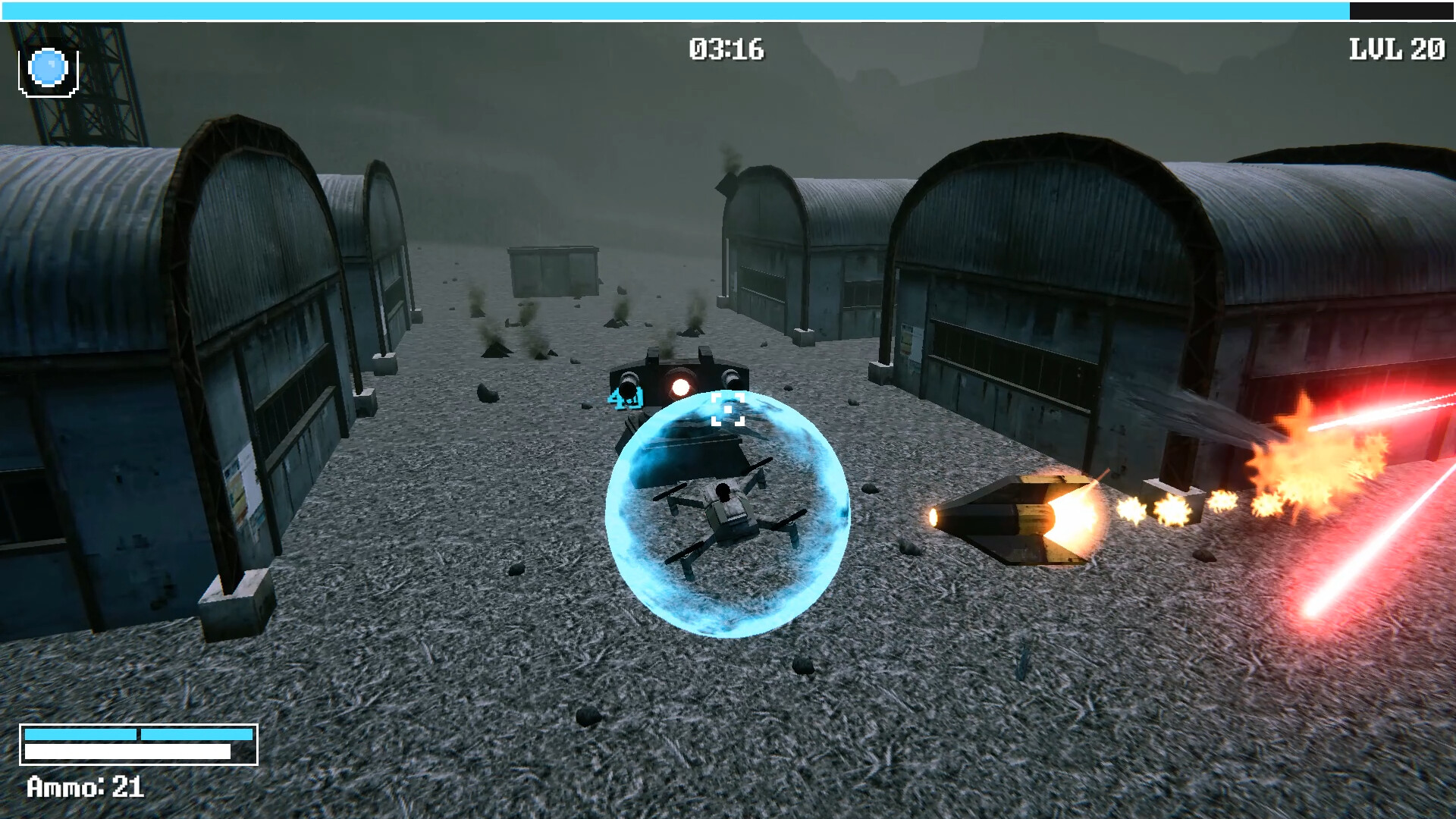This screenshot has height=819, width=1456.
Task: Select the 03:16 mission timer
Action: tap(726, 47)
